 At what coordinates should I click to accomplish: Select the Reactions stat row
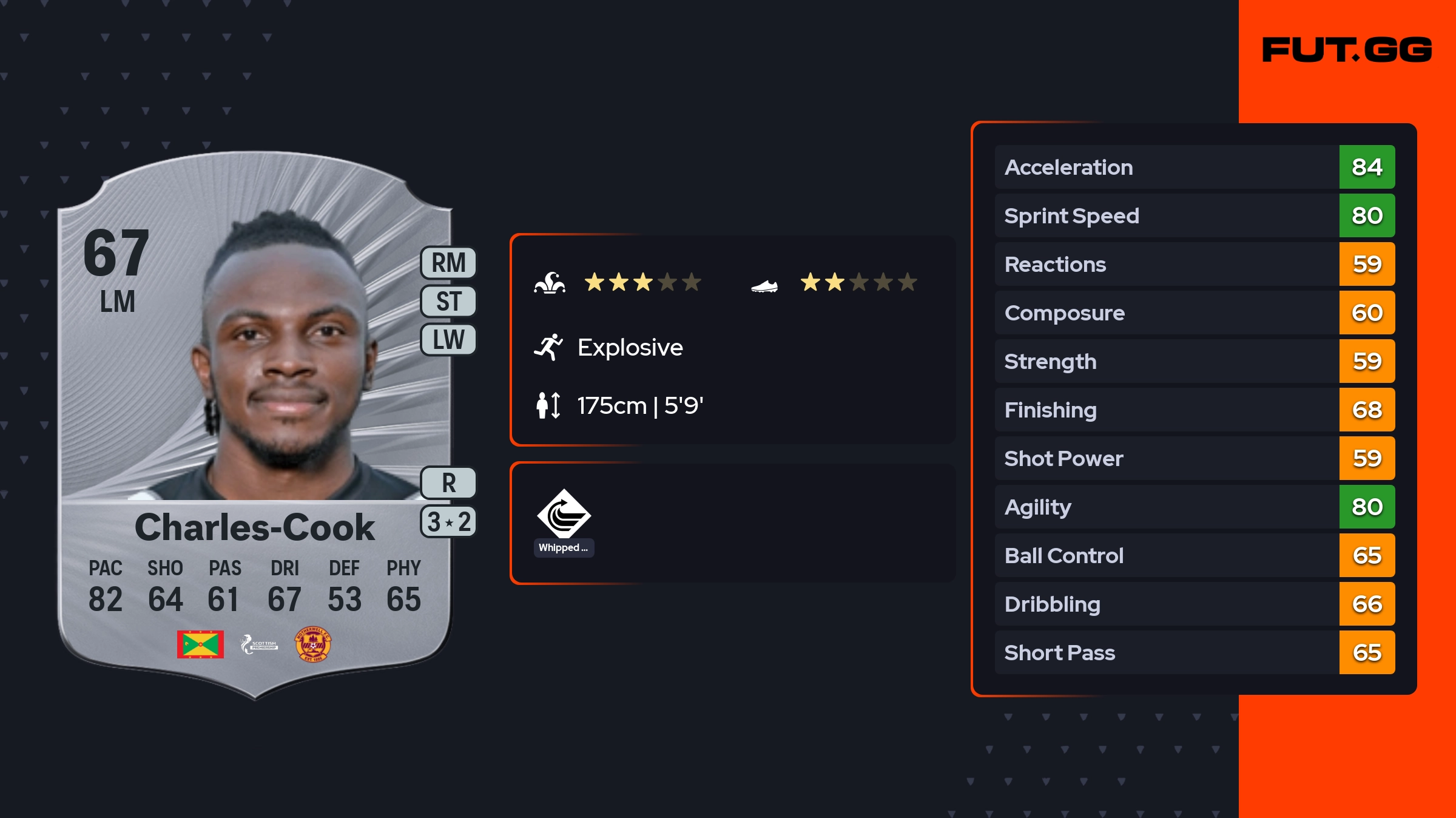(x=1194, y=264)
